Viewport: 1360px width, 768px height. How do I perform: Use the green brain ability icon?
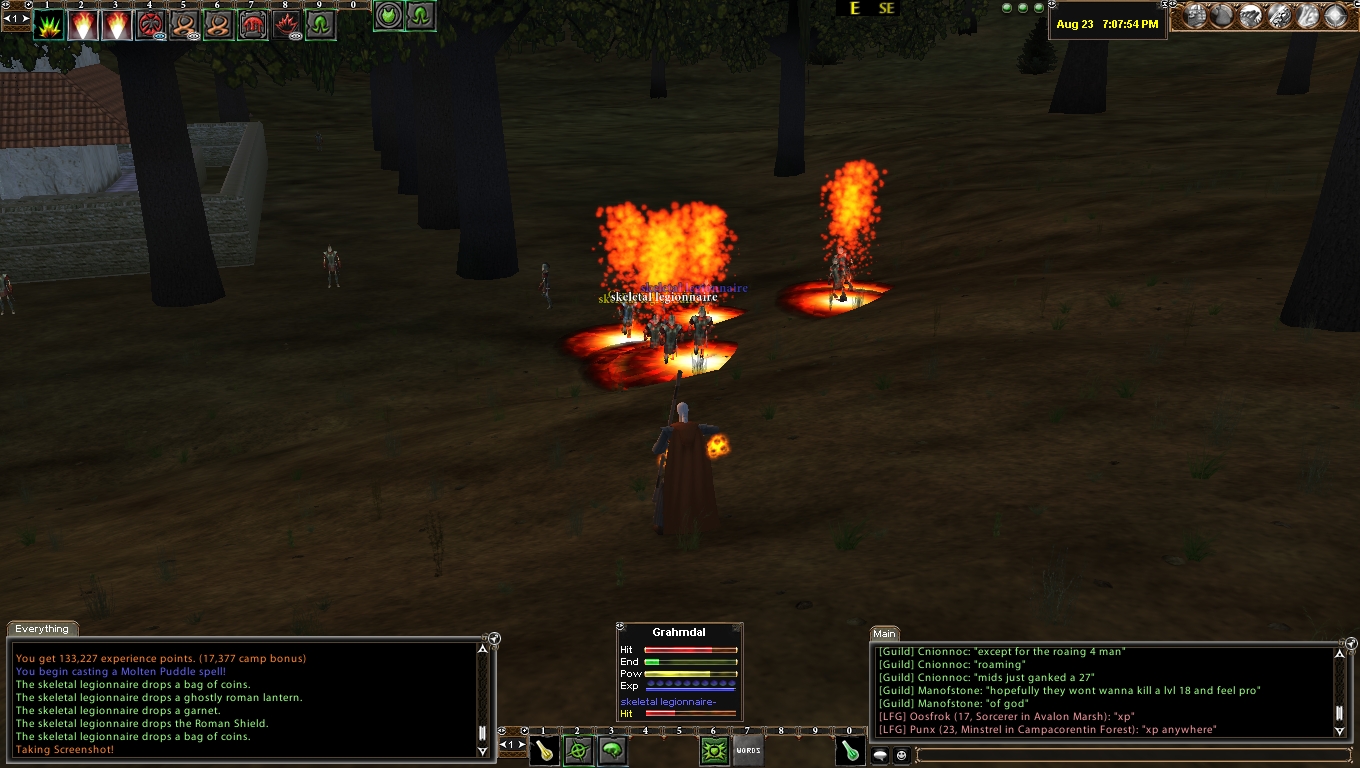[612, 751]
